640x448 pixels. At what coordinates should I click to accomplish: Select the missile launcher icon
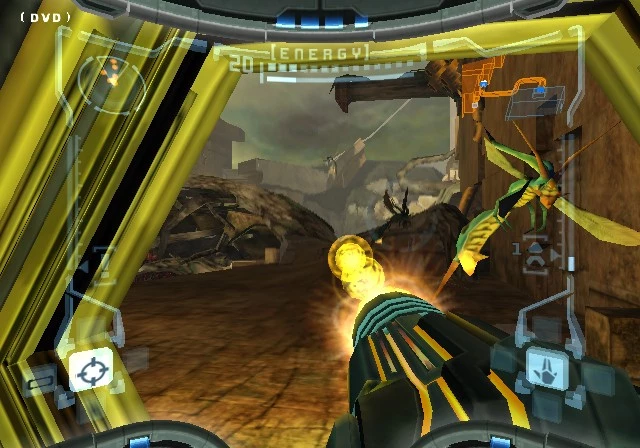(536, 252)
